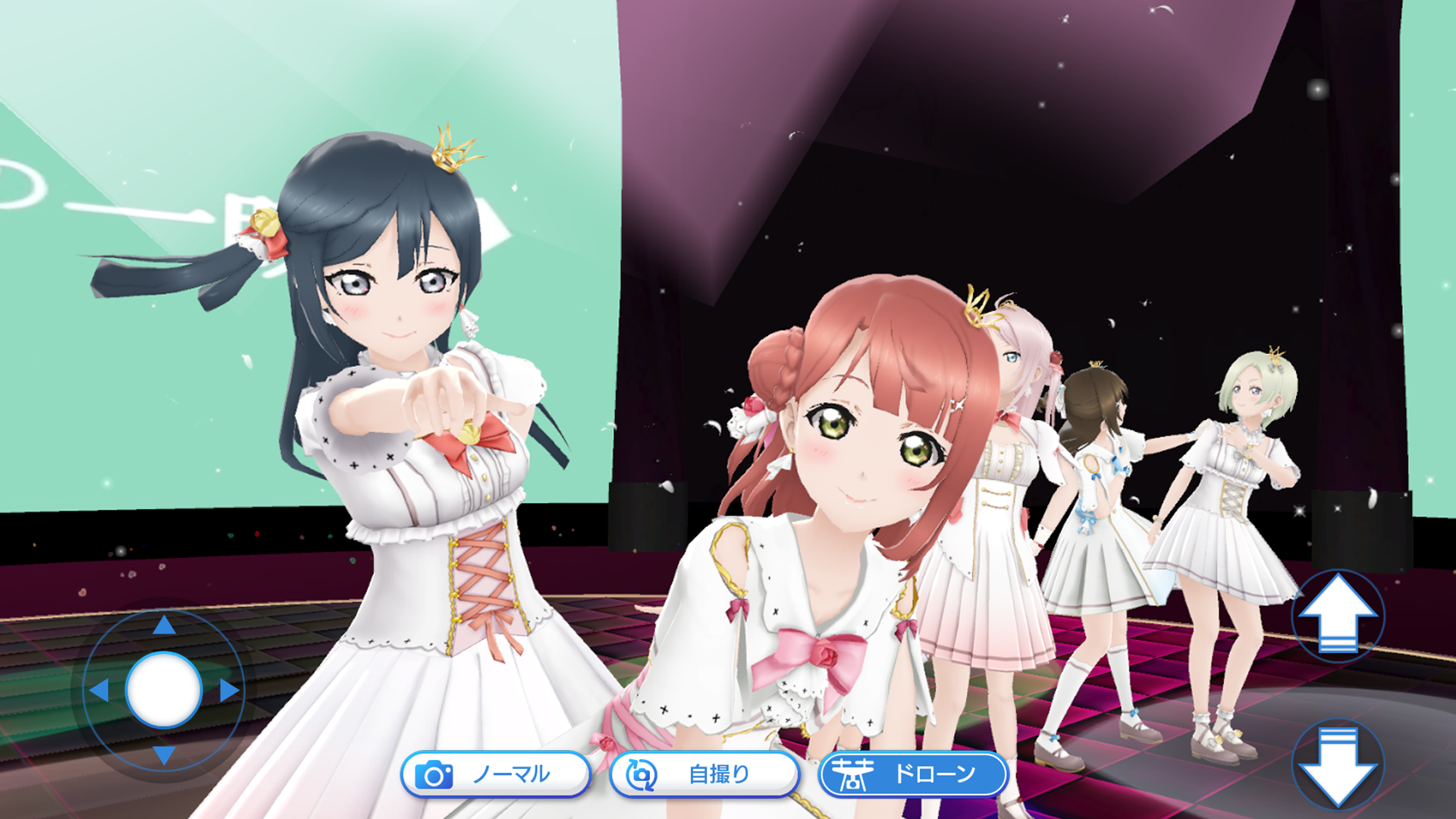The width and height of the screenshot is (1456, 819).
Task: Tap the joystick's up arrow
Action: point(164,626)
